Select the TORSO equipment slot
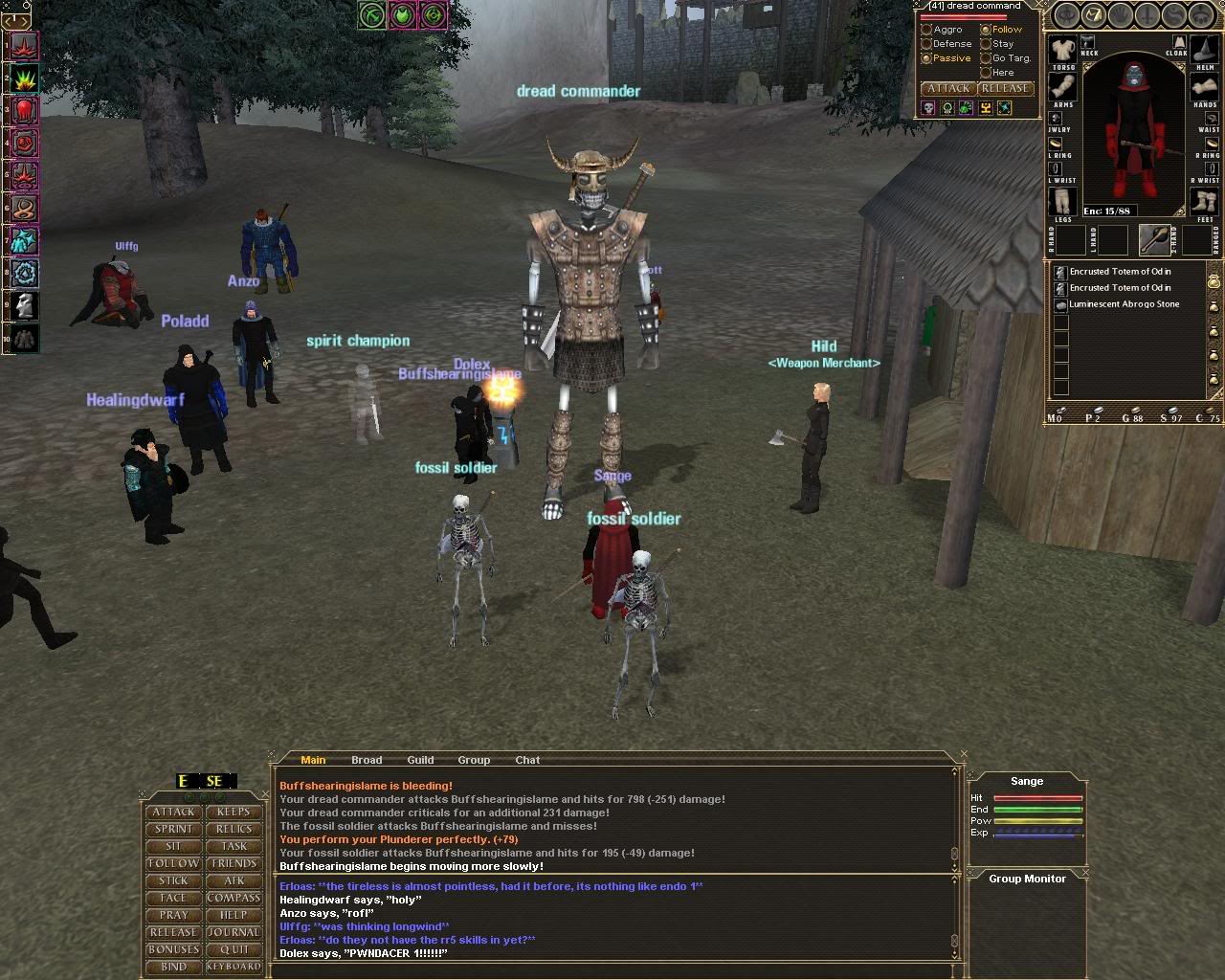 1062,51
